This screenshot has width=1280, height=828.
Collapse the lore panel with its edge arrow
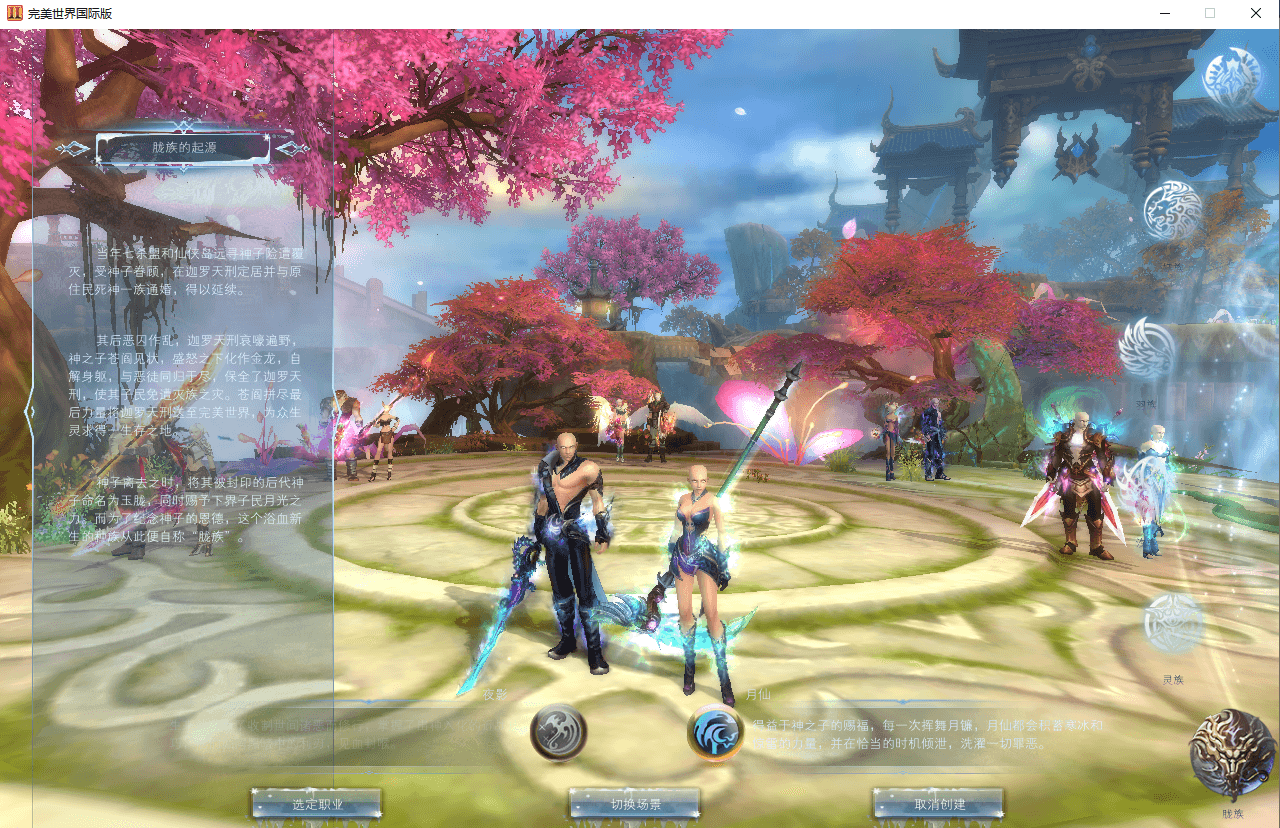(30, 411)
